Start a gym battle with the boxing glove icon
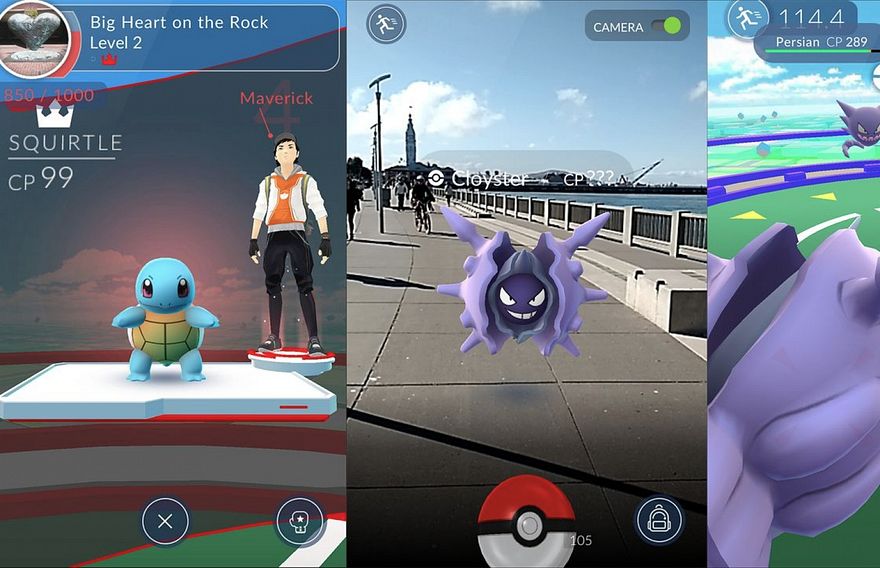The width and height of the screenshot is (880, 568). (299, 521)
